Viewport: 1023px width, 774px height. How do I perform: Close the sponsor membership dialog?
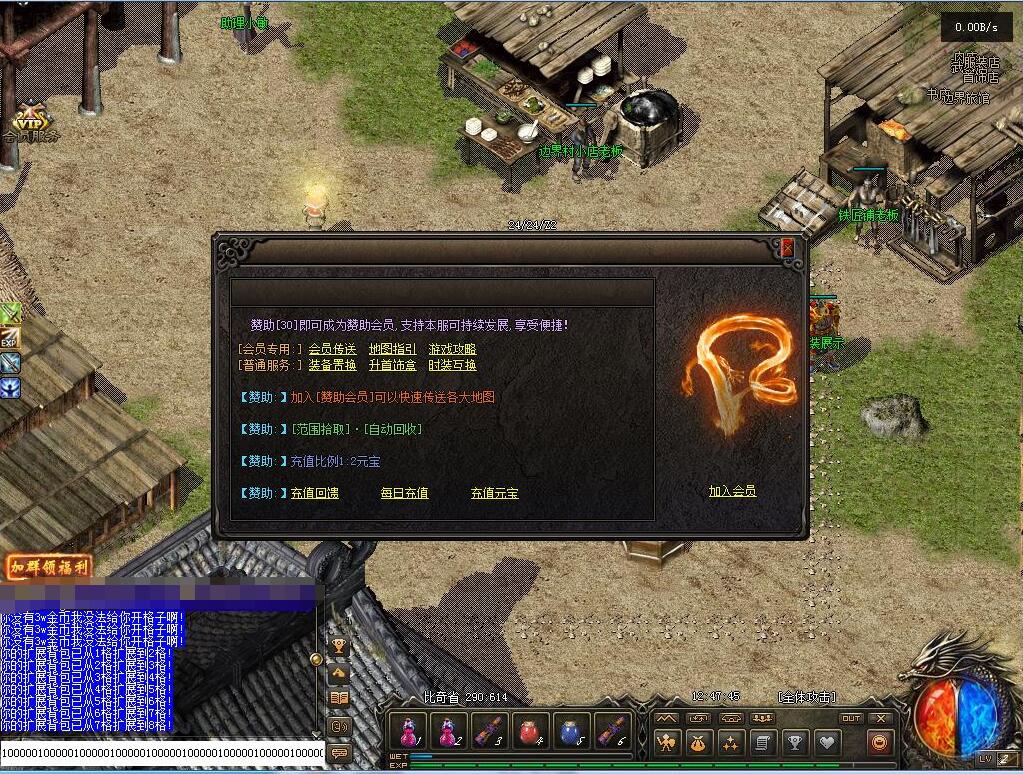(x=788, y=247)
